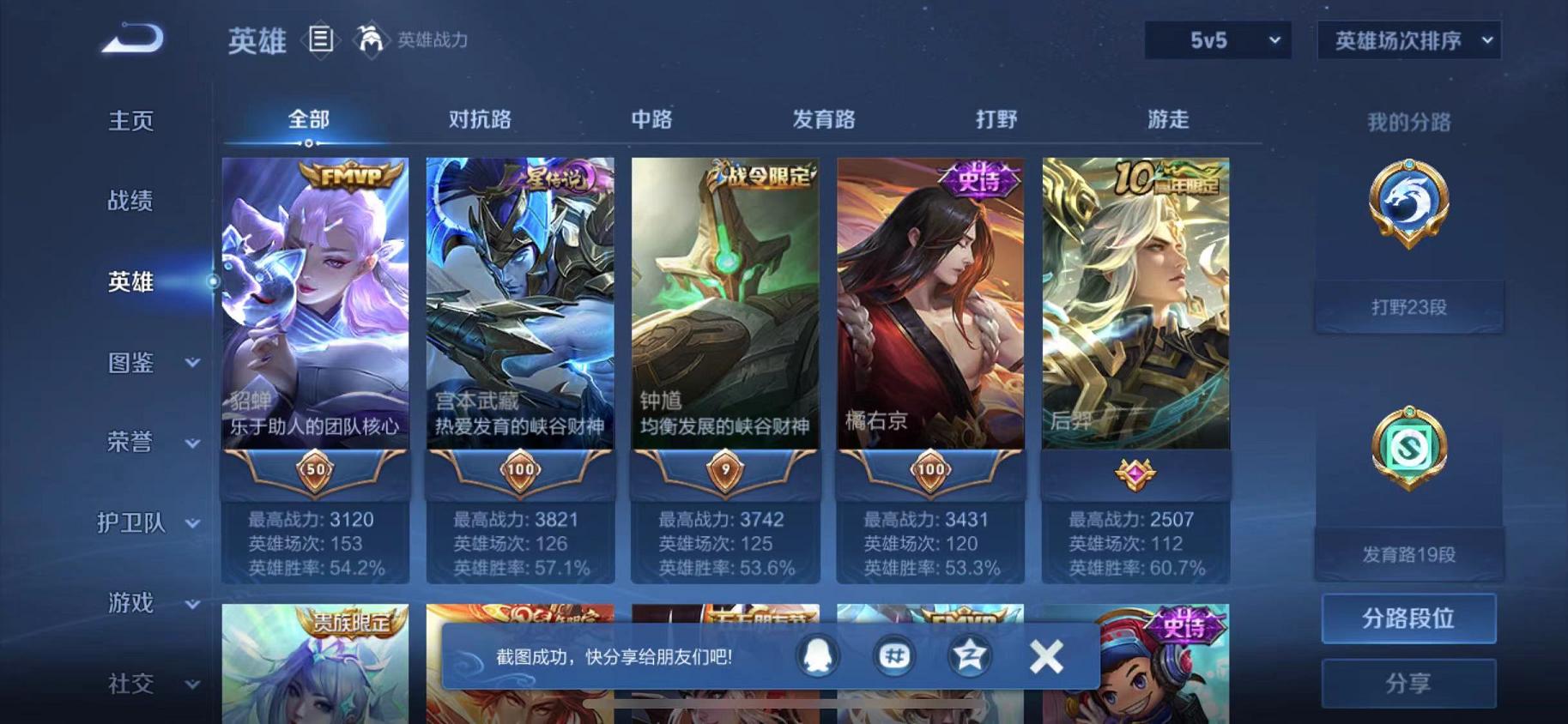
Task: Click the 分享 button
Action: click(1409, 684)
